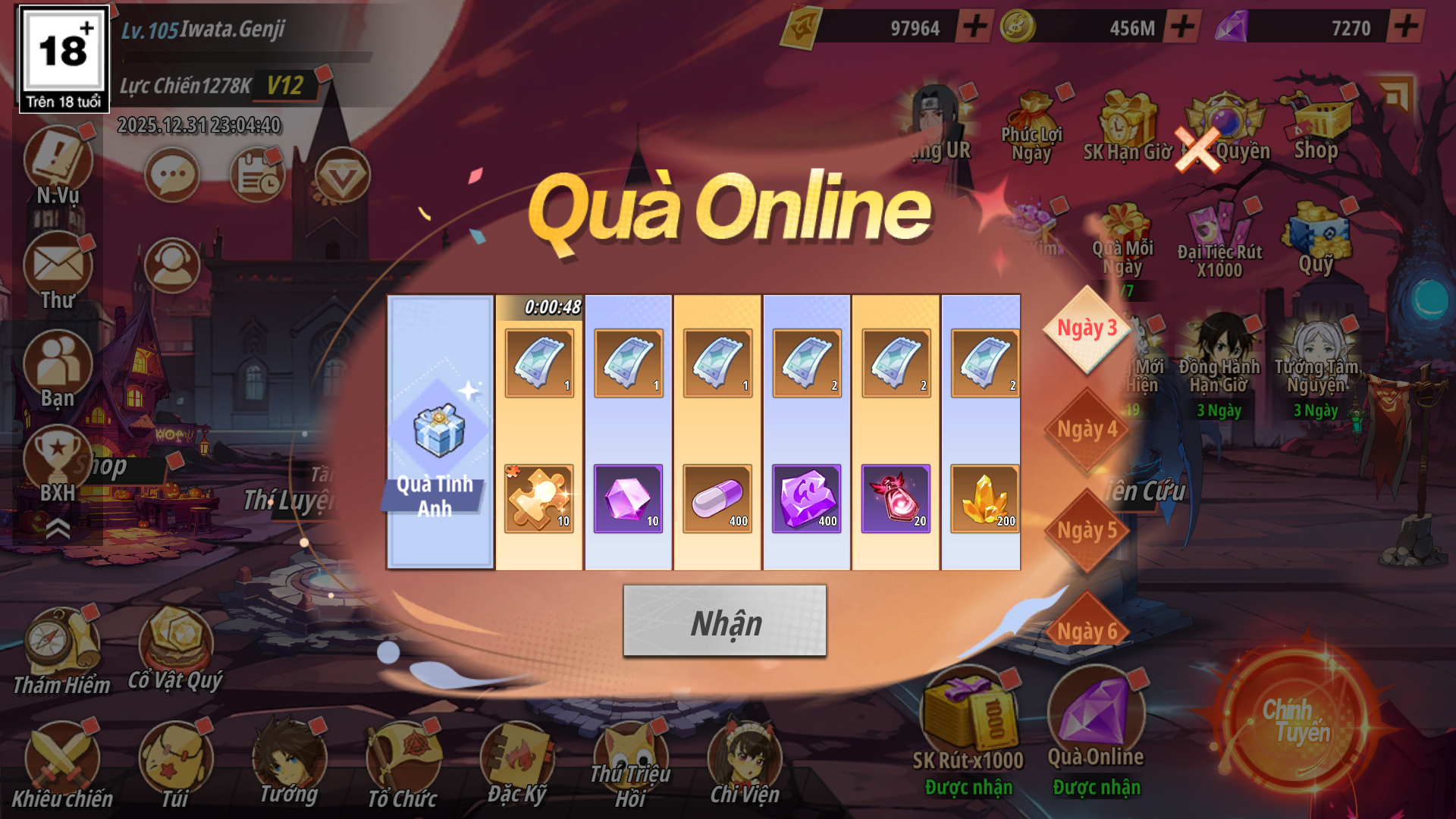Add more purple gems with plus button
This screenshot has width=1456, height=819.
(x=1405, y=27)
